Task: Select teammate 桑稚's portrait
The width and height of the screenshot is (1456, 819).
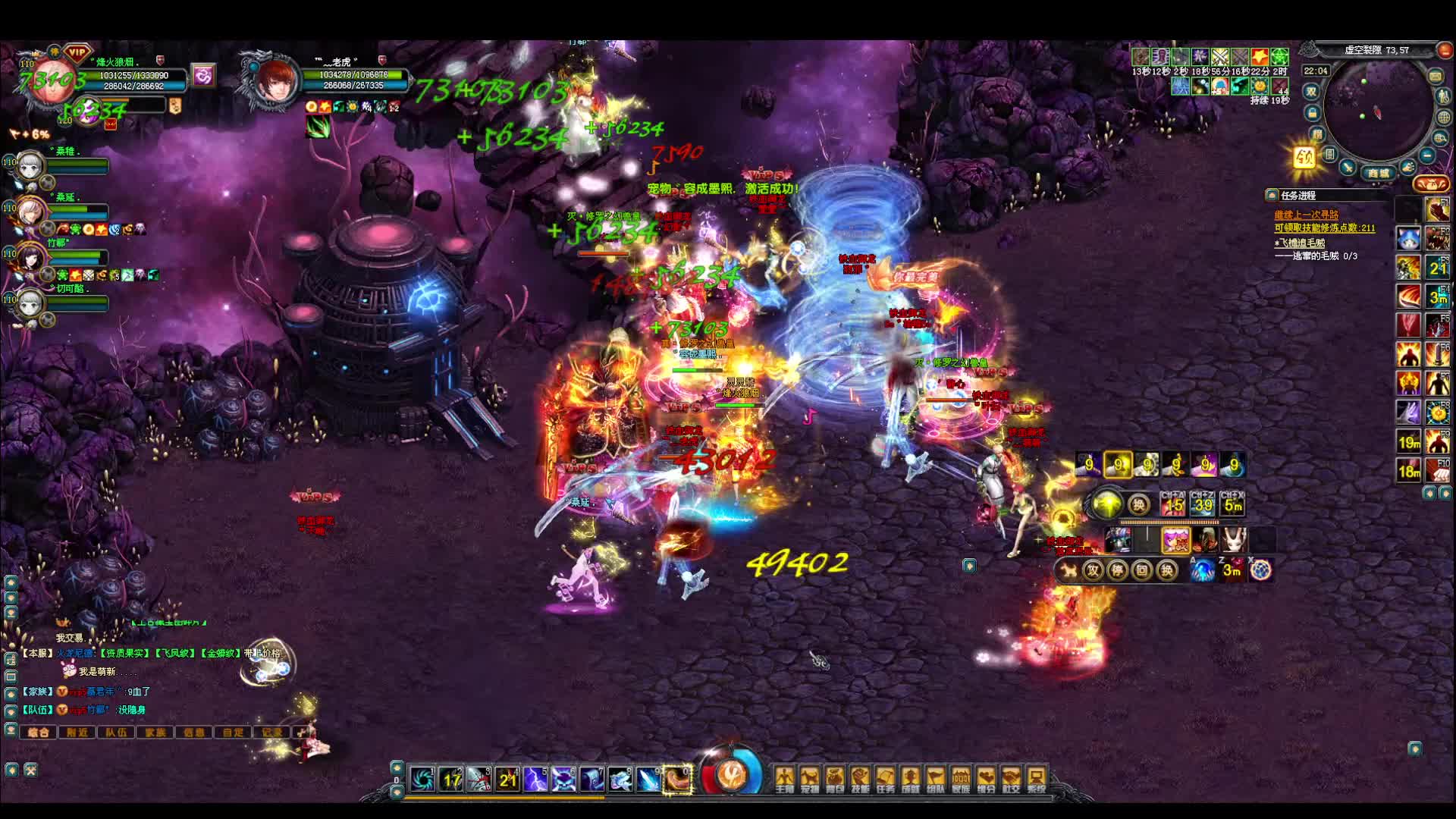Action: click(30, 164)
